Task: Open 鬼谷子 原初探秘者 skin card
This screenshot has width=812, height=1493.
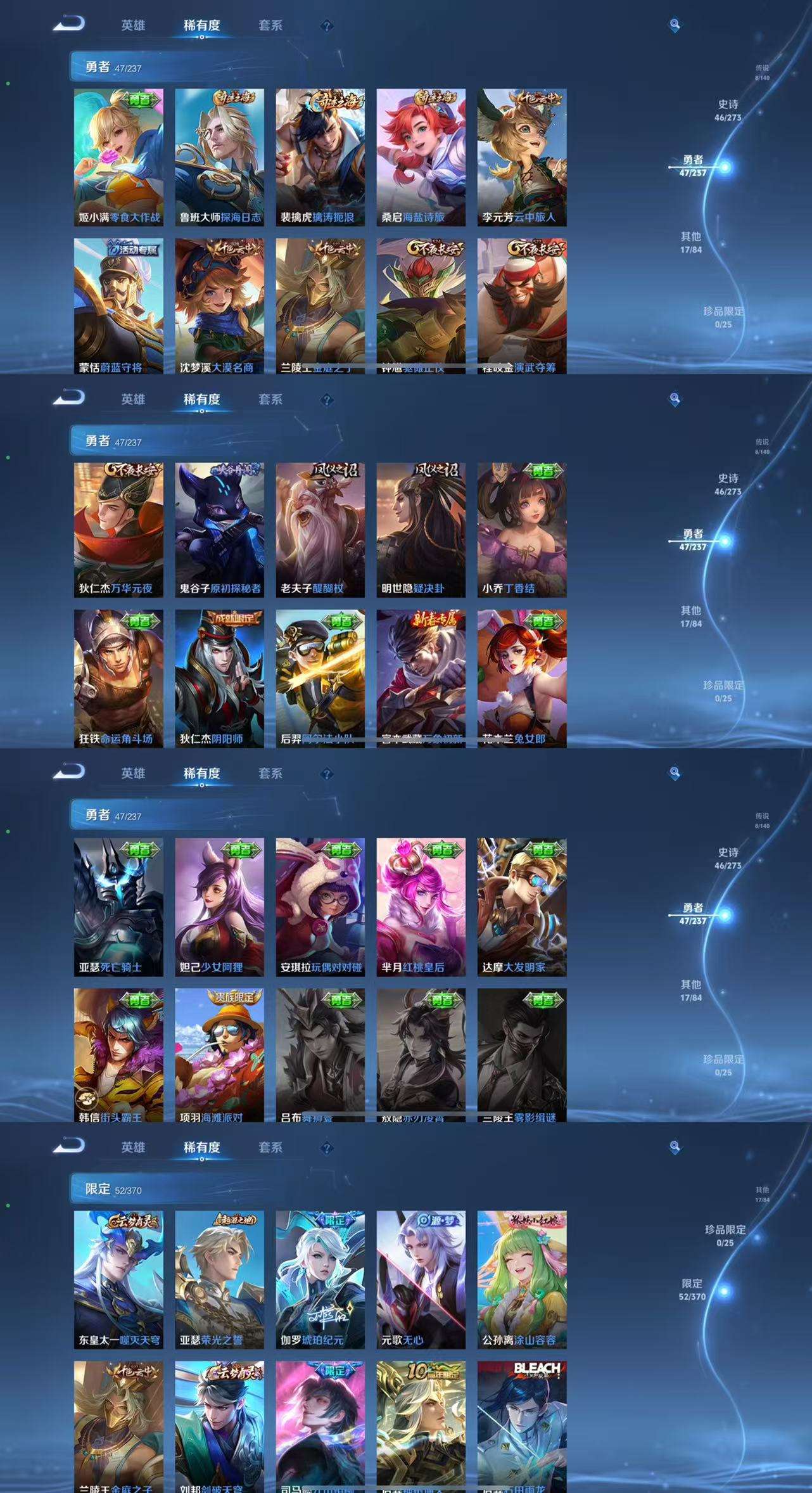Action: (219, 530)
